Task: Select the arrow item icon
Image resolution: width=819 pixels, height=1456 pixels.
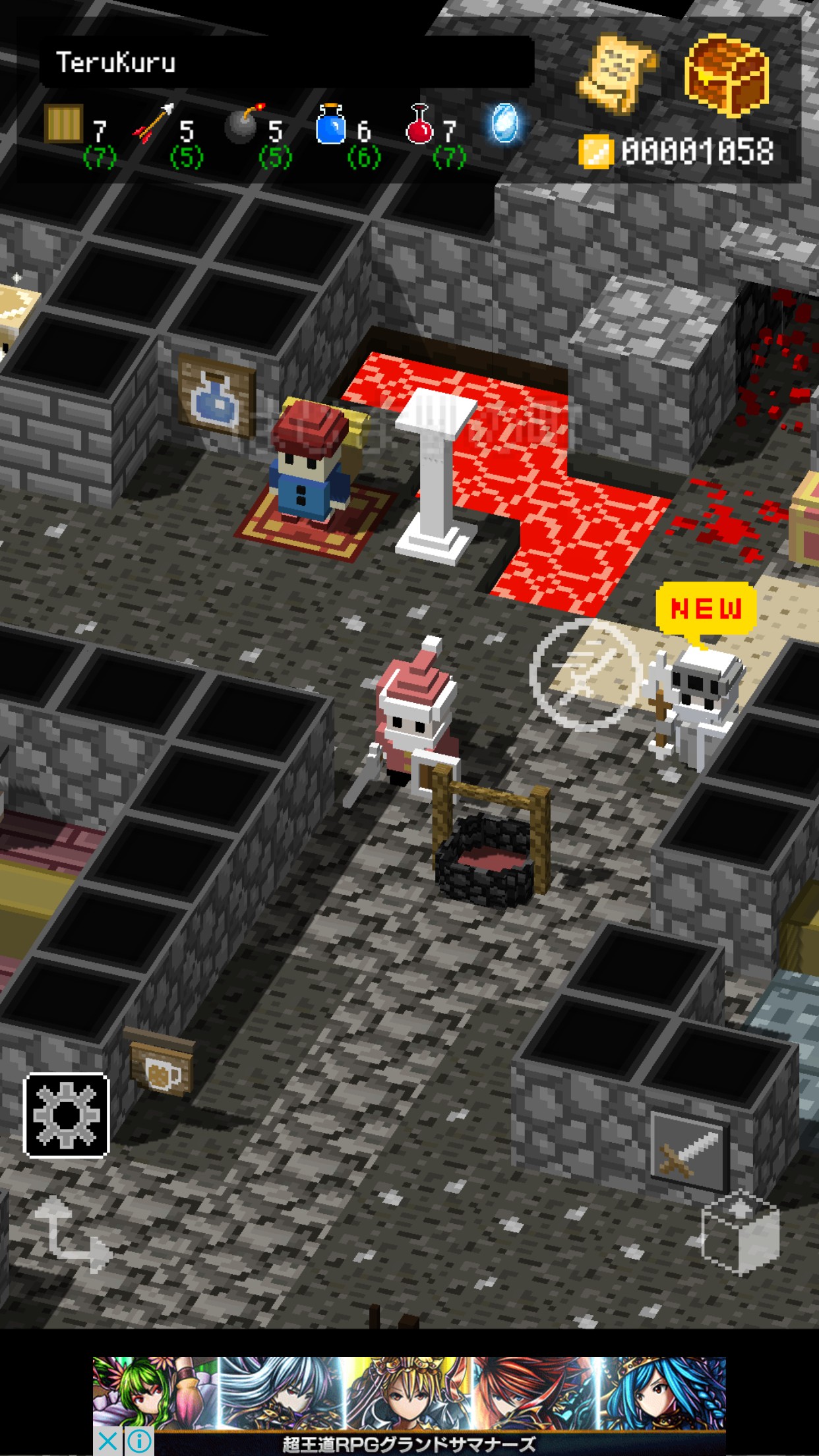Action: 154,124
